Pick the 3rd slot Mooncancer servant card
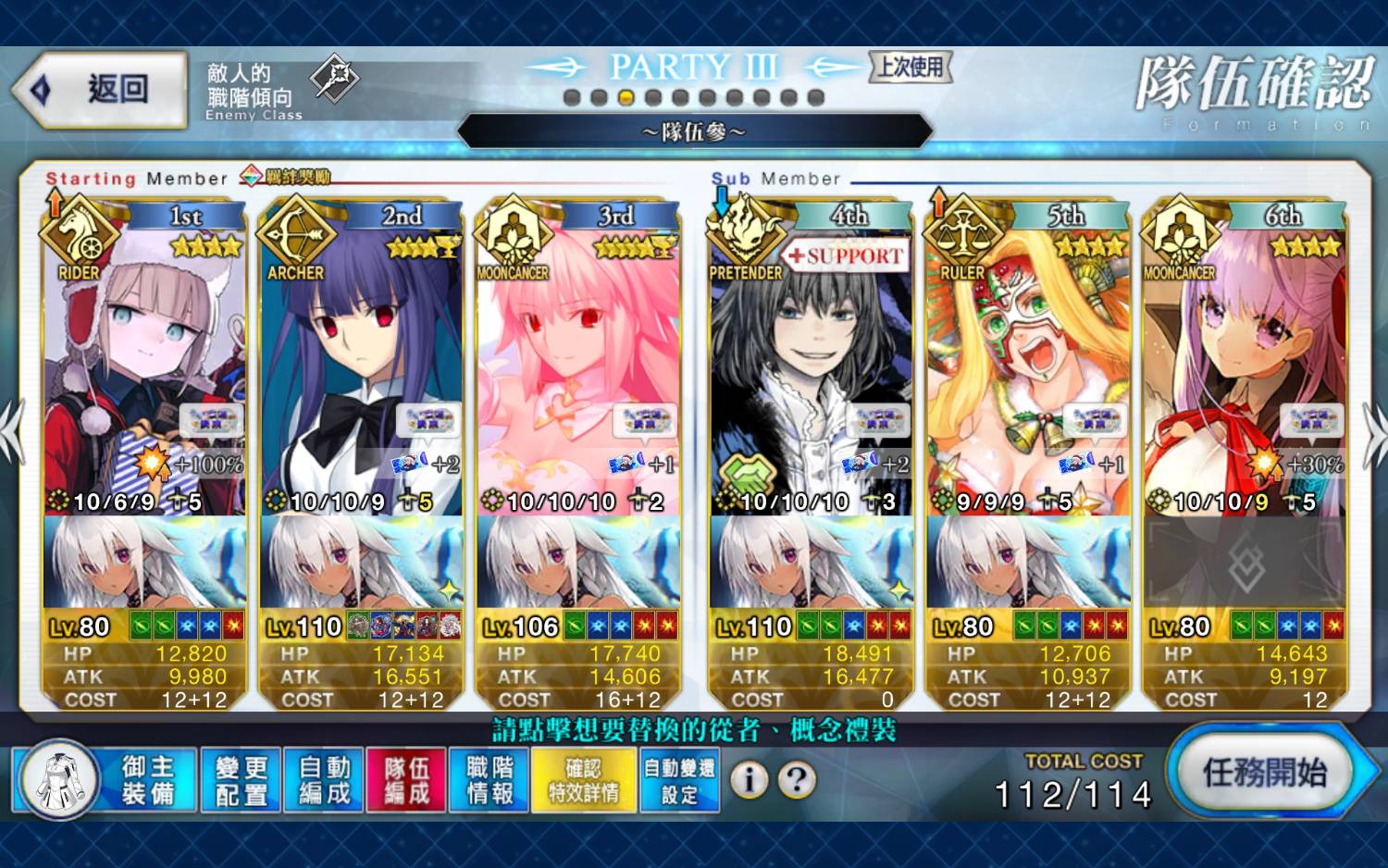Screen dimensions: 1388x868 click(x=578, y=370)
